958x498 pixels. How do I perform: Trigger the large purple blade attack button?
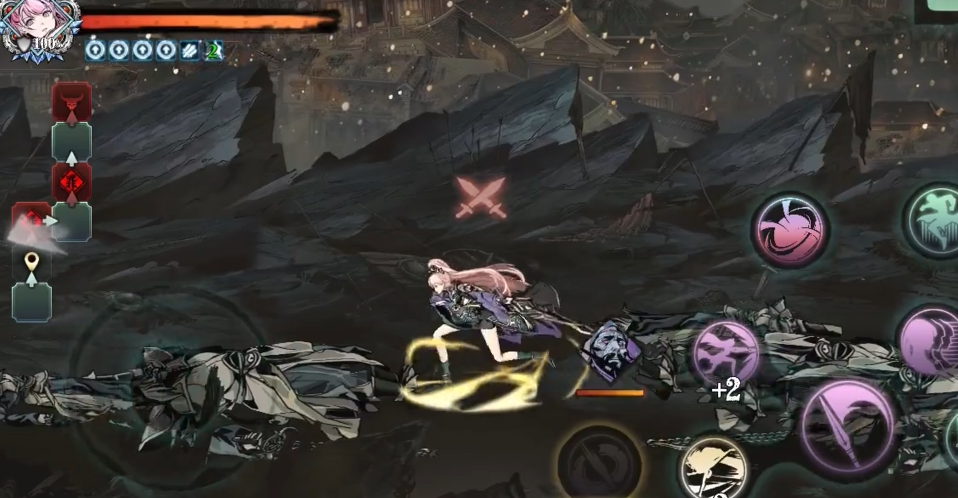point(847,427)
